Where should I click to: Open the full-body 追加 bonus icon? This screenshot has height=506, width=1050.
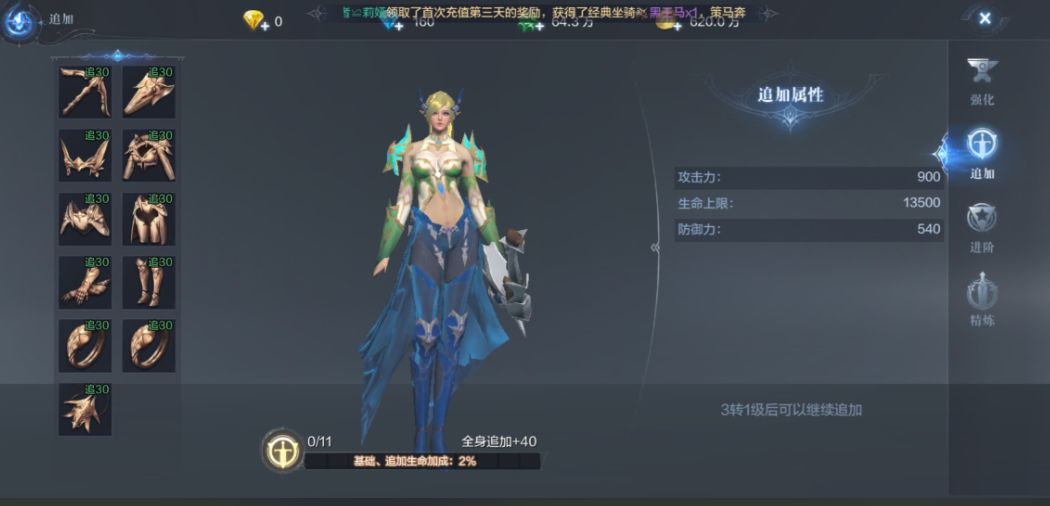[x=282, y=450]
